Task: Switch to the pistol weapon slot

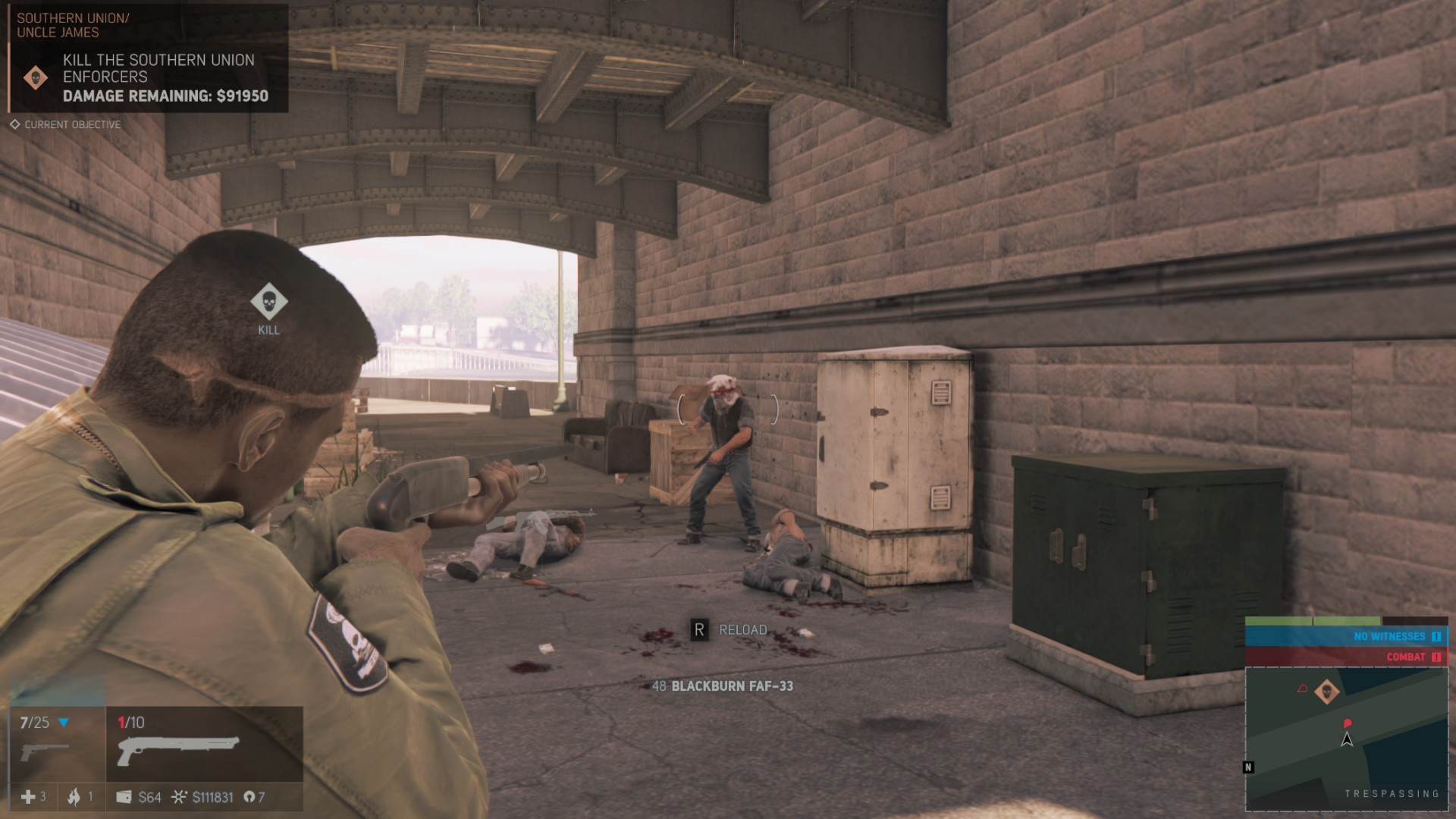Action: click(x=47, y=751)
